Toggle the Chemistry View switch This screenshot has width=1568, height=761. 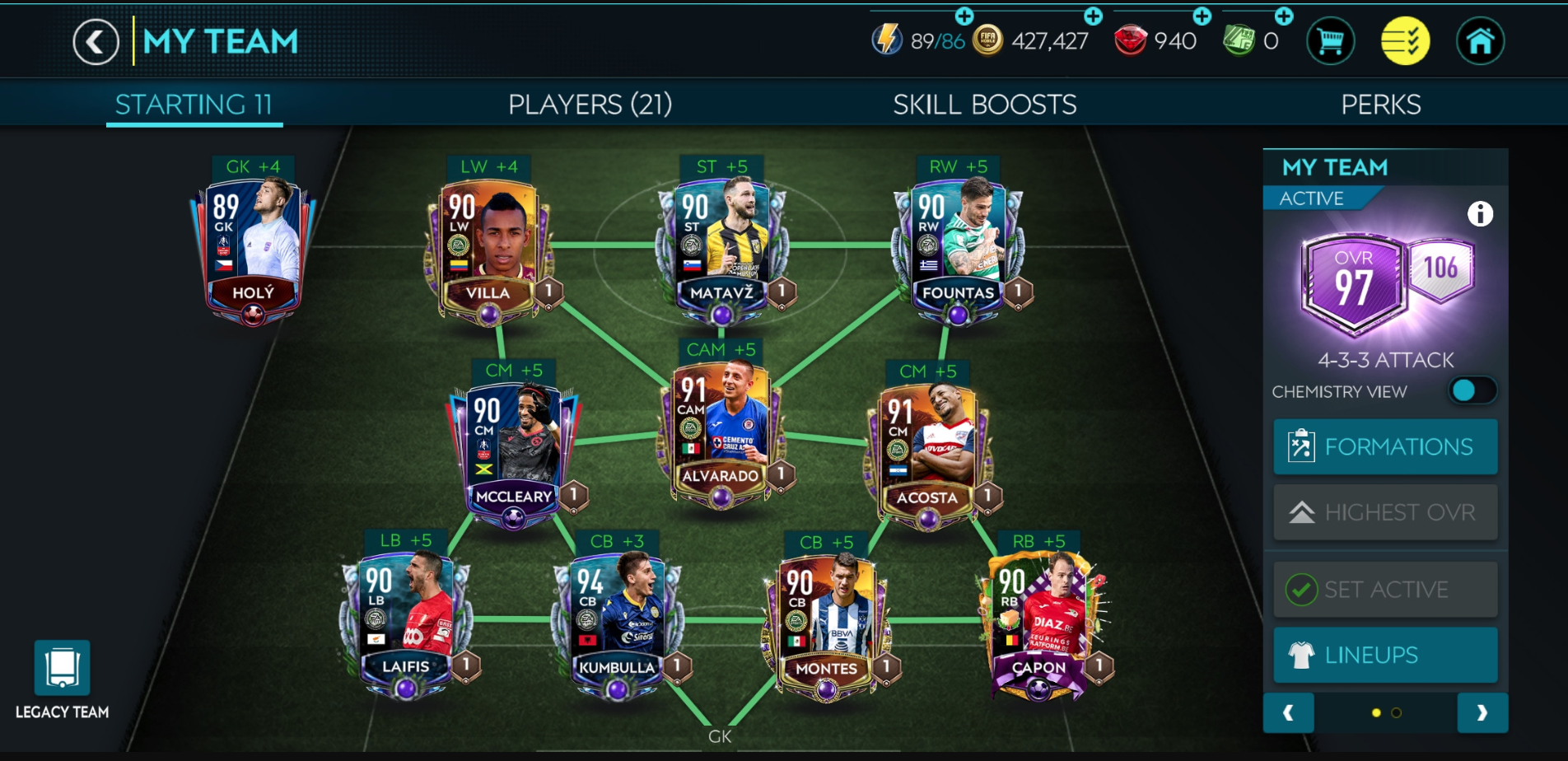[x=1472, y=390]
